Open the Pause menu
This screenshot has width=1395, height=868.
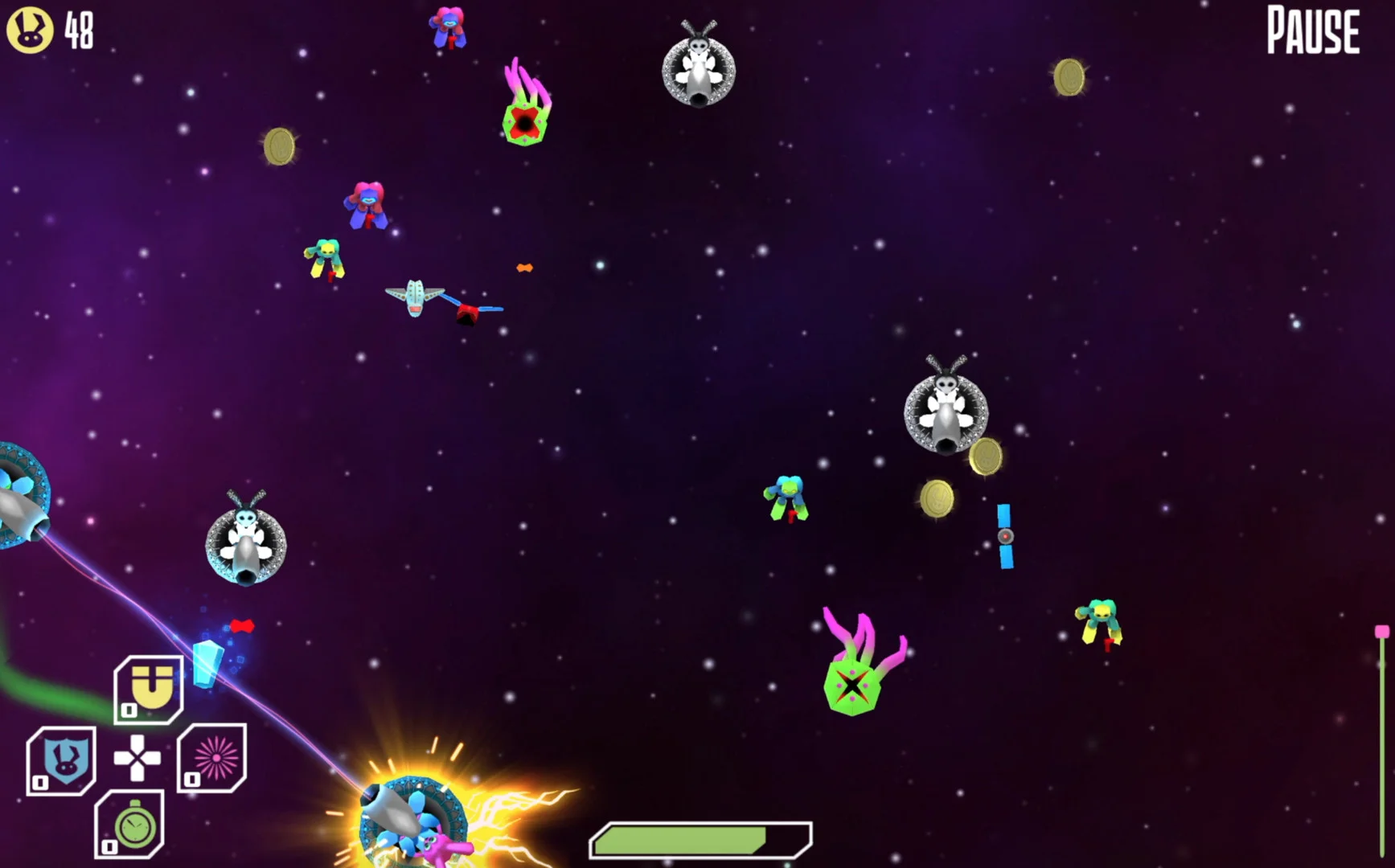coord(1312,31)
